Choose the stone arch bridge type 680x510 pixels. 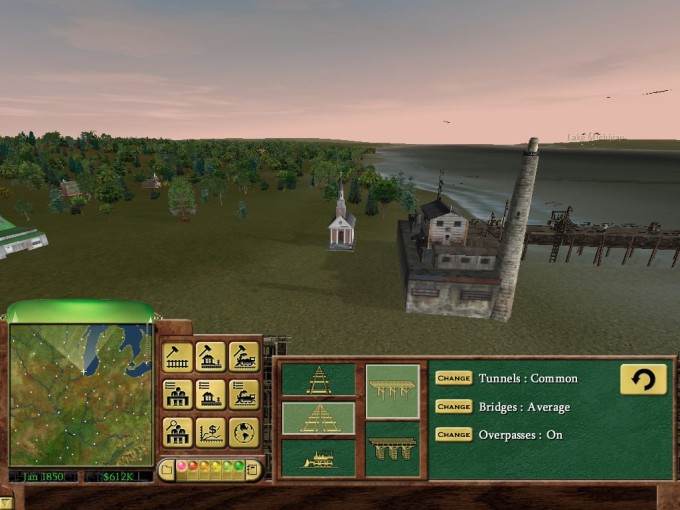pyautogui.click(x=392, y=448)
